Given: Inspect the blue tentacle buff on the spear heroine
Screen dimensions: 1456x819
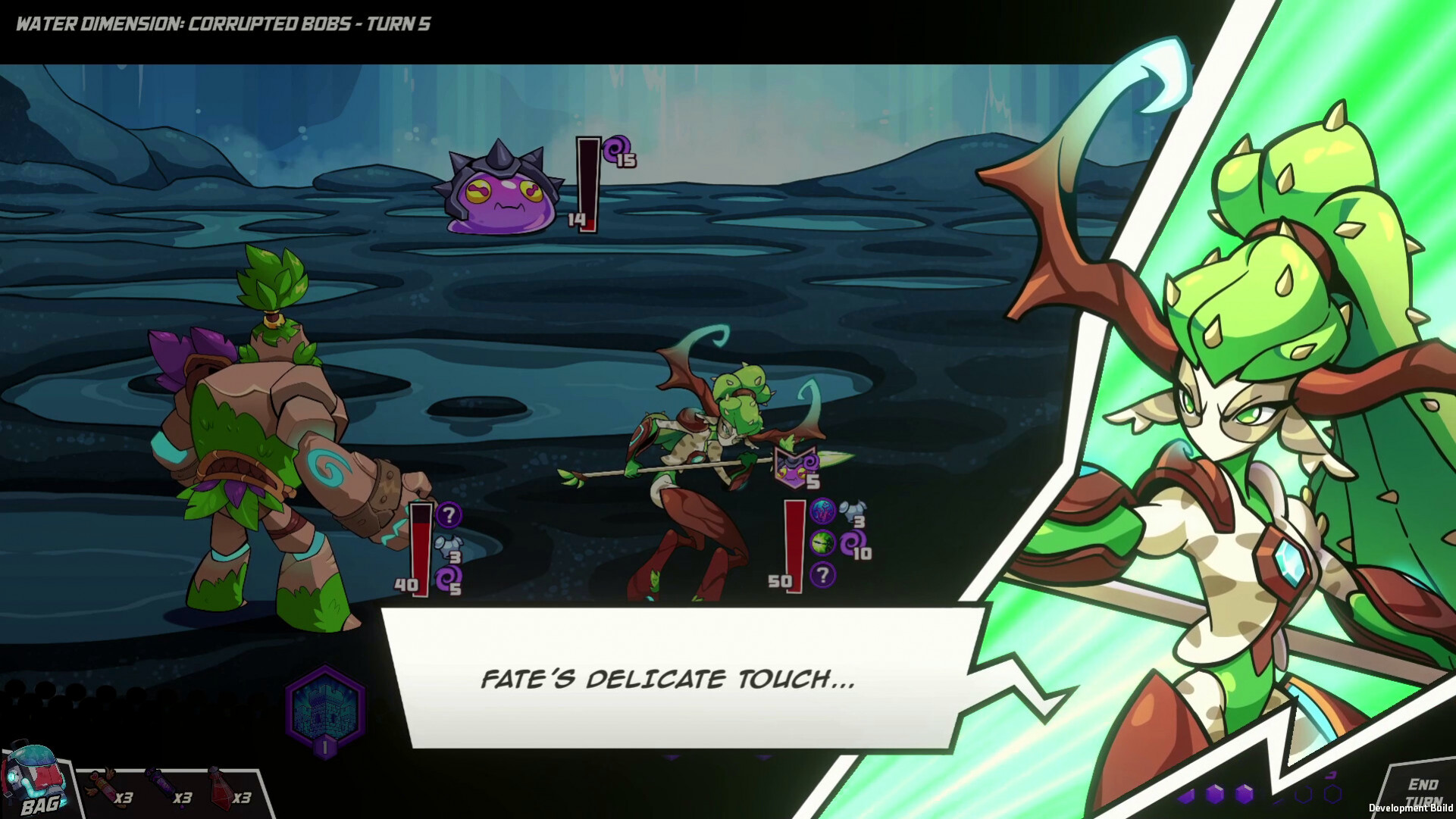Looking at the screenshot, I should click(x=822, y=512).
